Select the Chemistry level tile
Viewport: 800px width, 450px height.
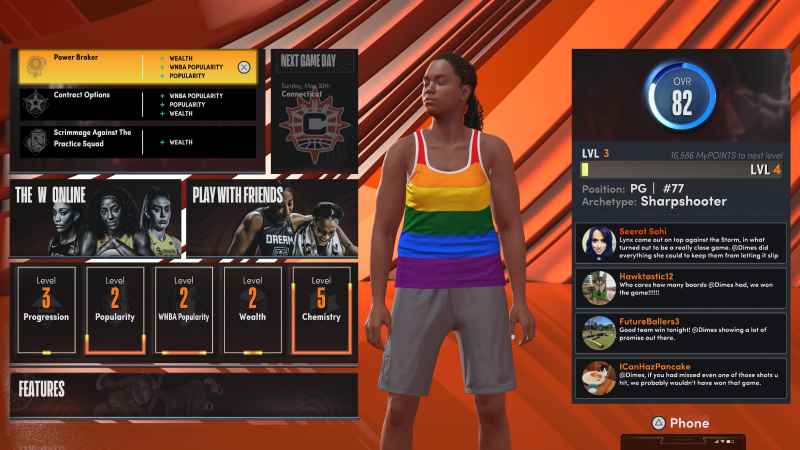321,310
